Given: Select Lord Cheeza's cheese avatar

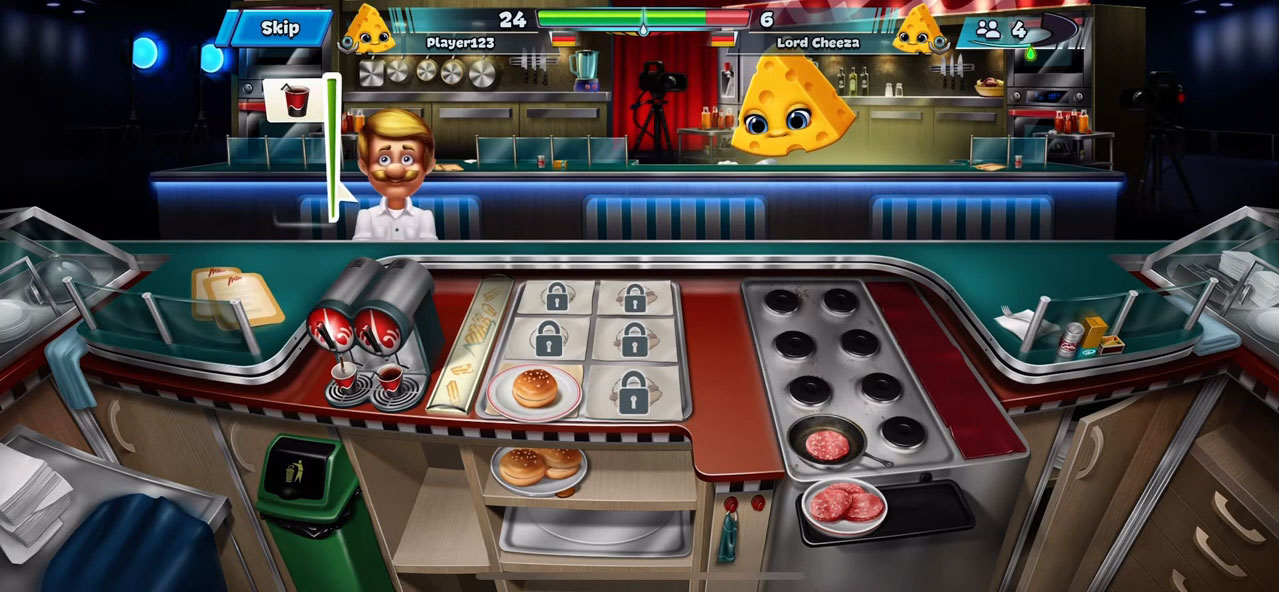Looking at the screenshot, I should [918, 30].
